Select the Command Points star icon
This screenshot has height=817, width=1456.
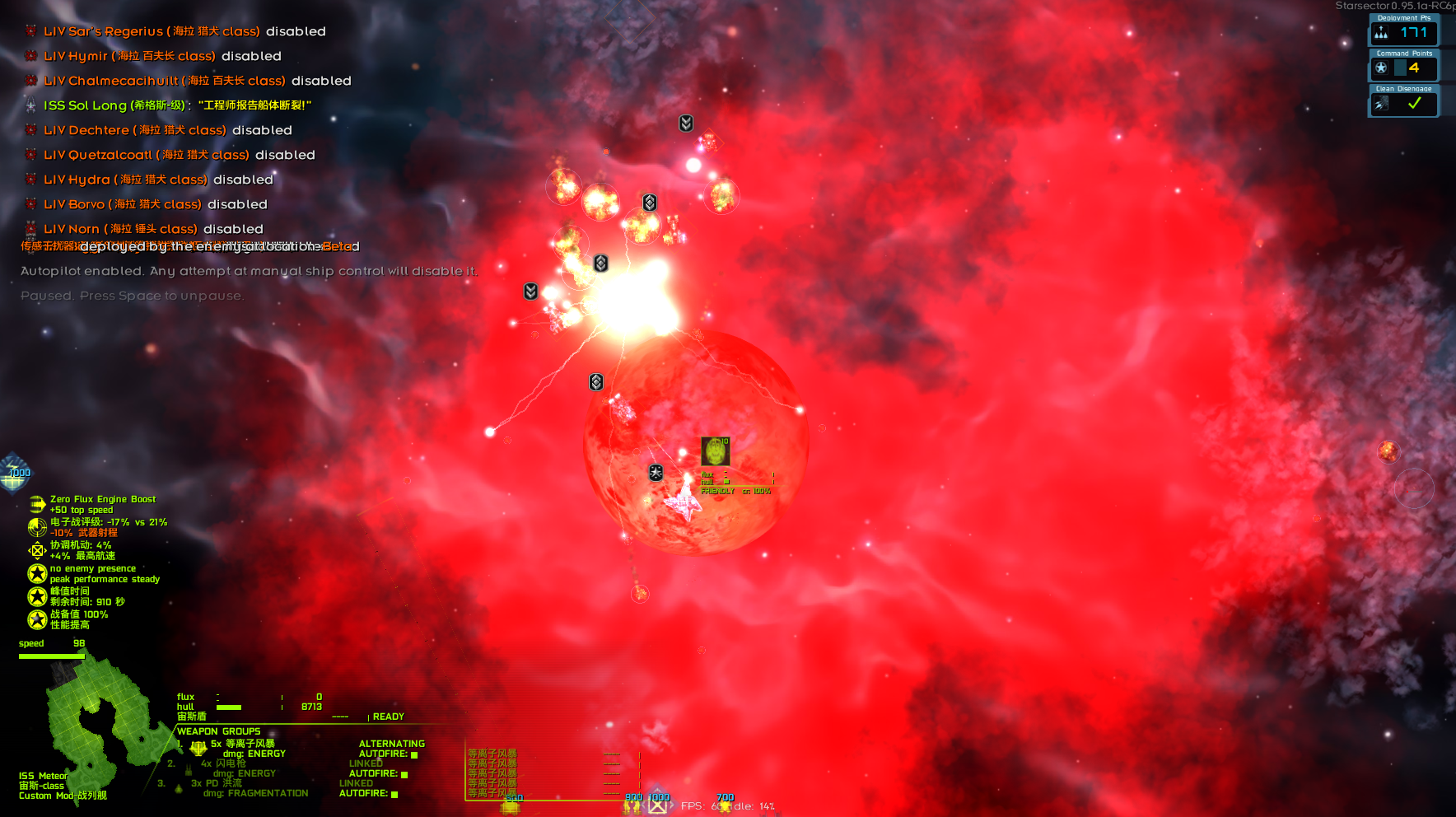(x=1381, y=67)
